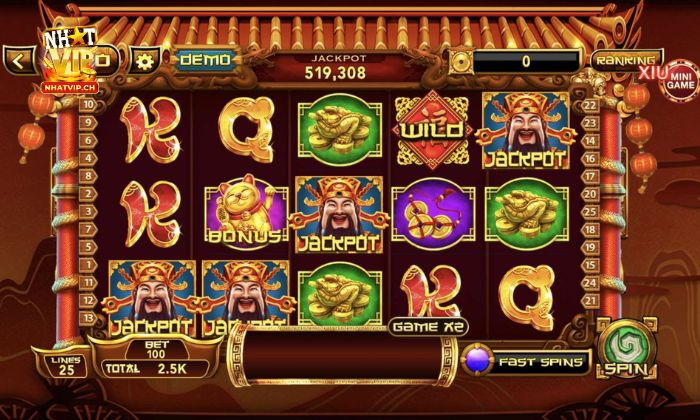700x420 pixels.
Task: Change the number of Lines
Action: point(63,365)
